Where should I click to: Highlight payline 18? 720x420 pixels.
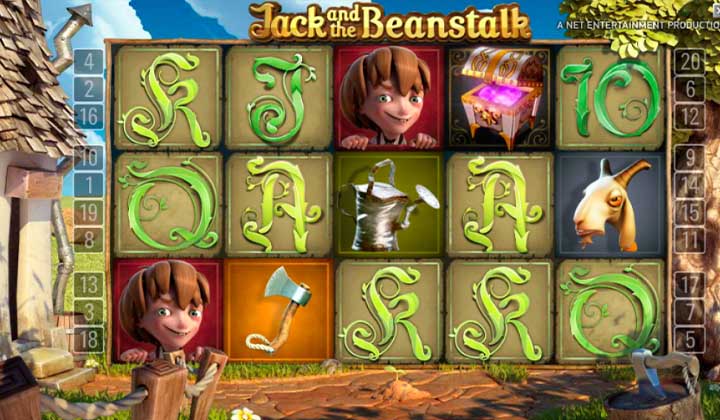(89, 338)
